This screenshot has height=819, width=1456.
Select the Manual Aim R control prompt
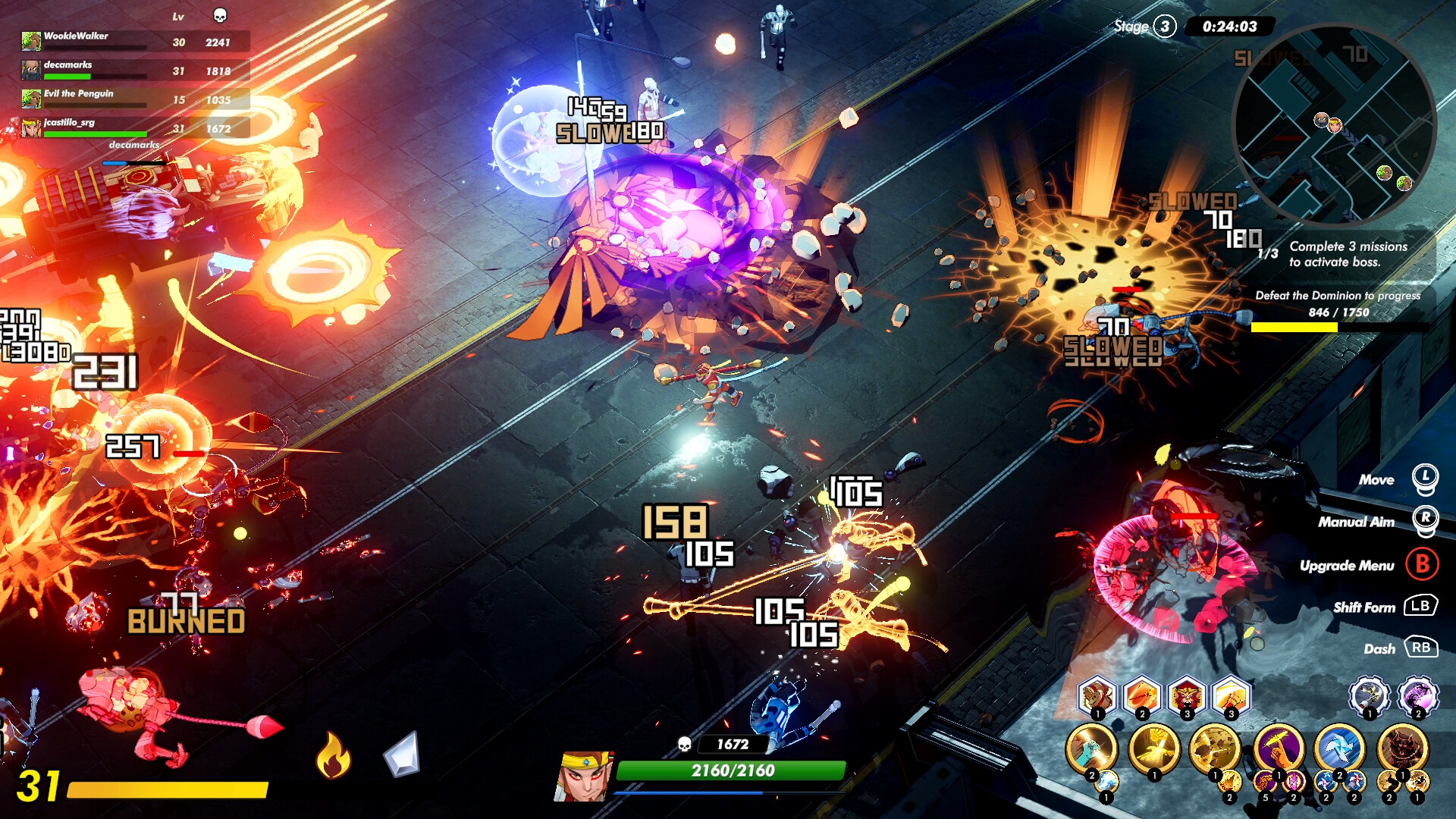pyautogui.click(x=1425, y=519)
